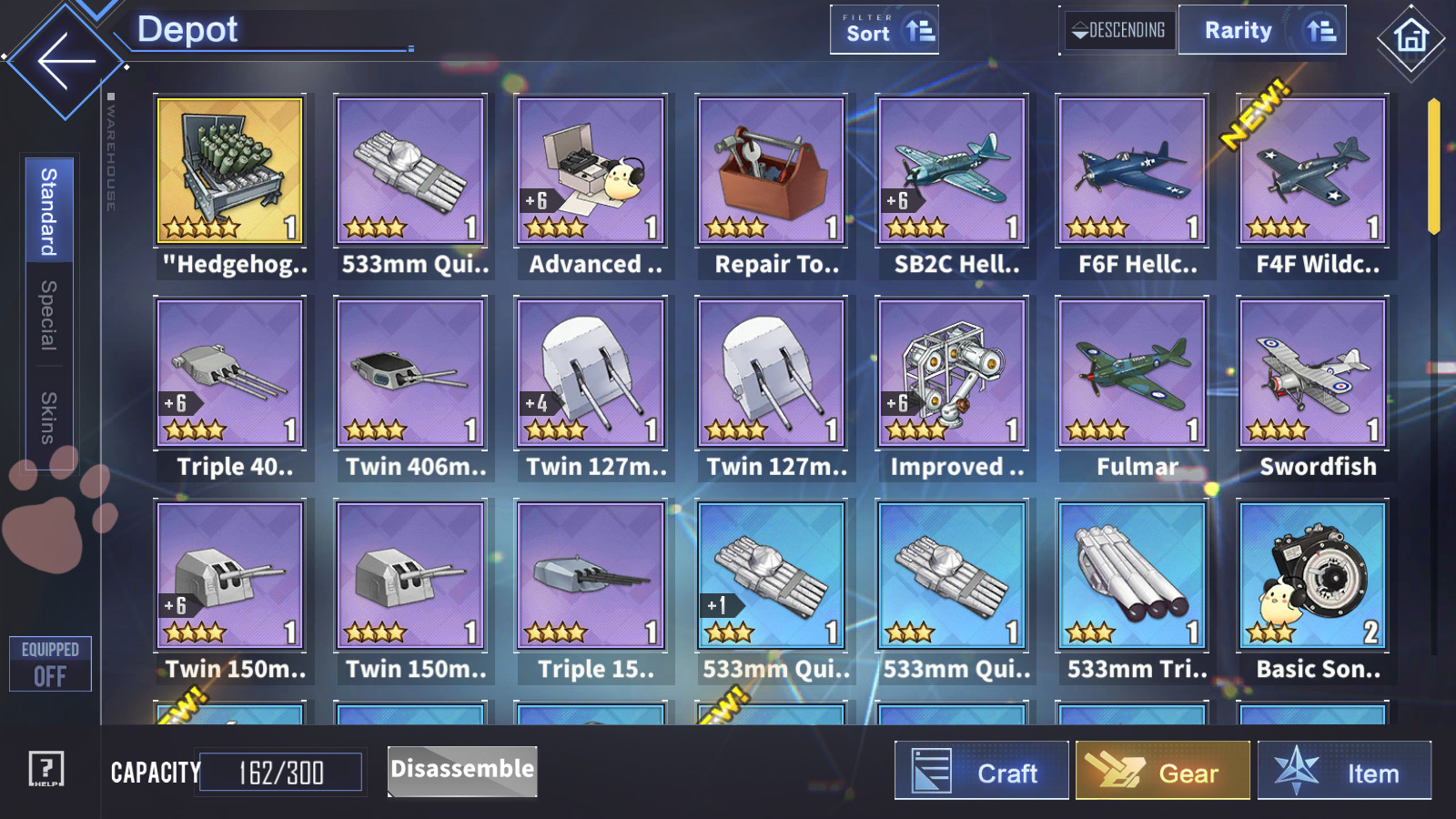Choose the Repair Toolbox item
This screenshot has height=819, width=1456.
coord(771,171)
